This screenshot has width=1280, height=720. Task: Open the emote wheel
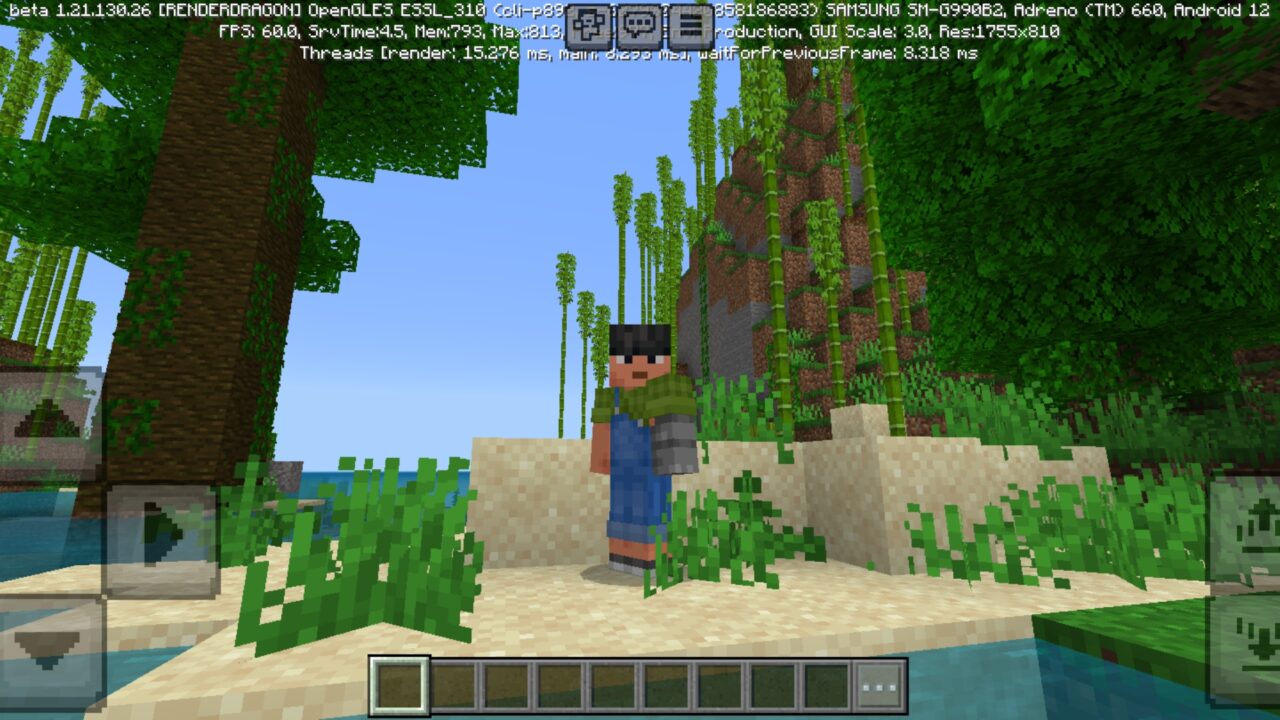point(588,24)
